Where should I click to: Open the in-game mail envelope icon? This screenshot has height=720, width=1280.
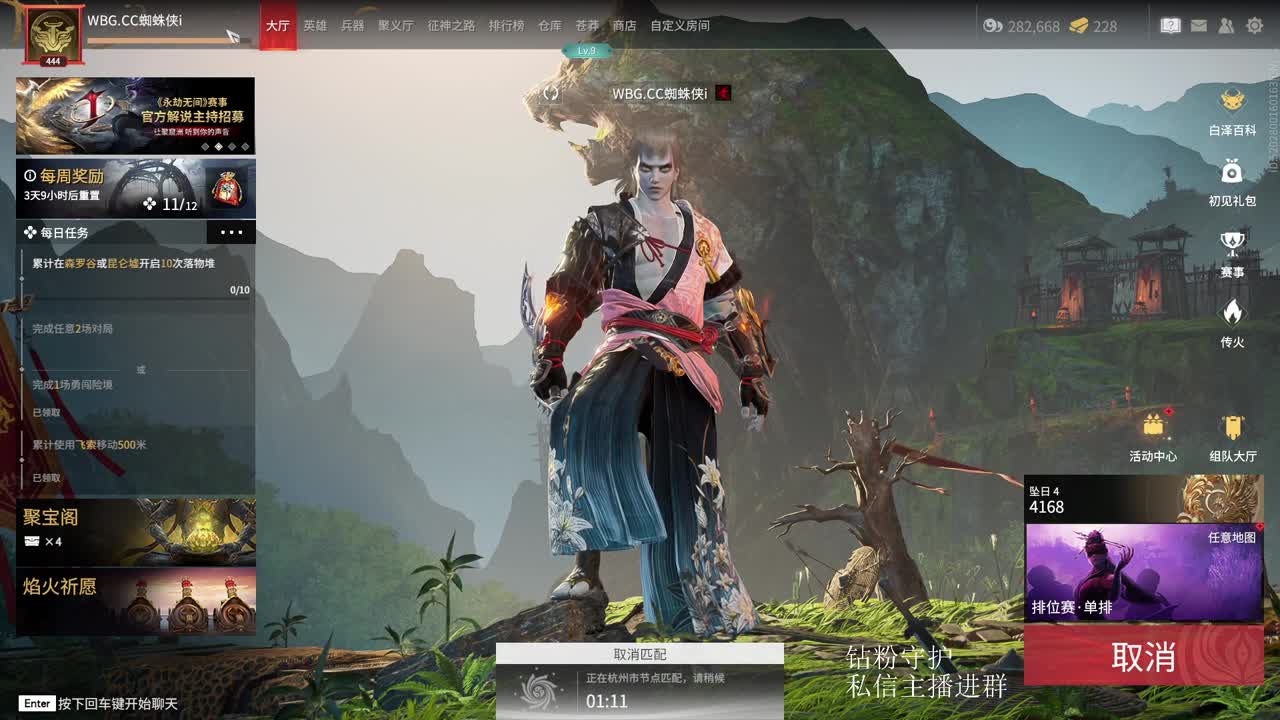1199,26
